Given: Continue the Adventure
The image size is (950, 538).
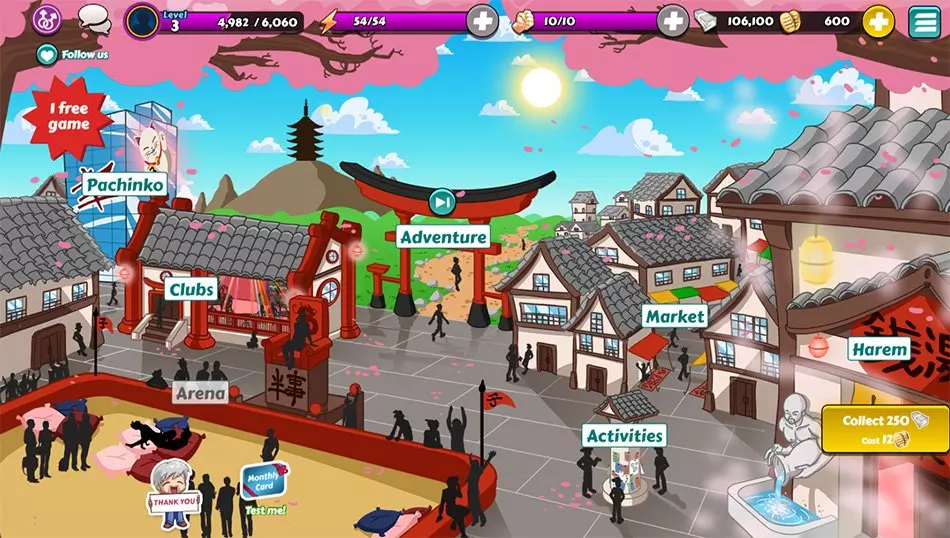Looking at the screenshot, I should (443, 237).
